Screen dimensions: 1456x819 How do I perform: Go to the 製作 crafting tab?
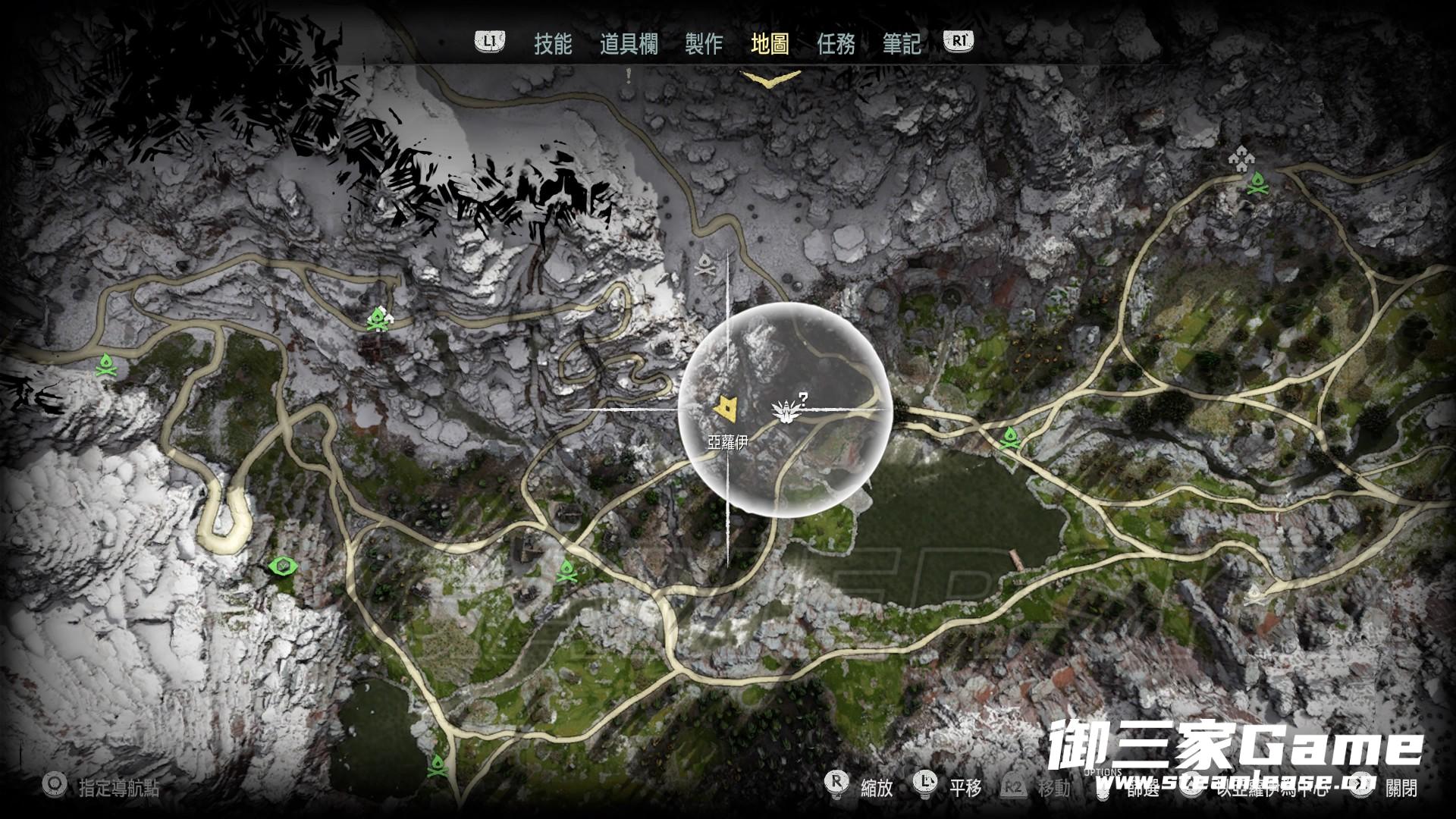(704, 44)
